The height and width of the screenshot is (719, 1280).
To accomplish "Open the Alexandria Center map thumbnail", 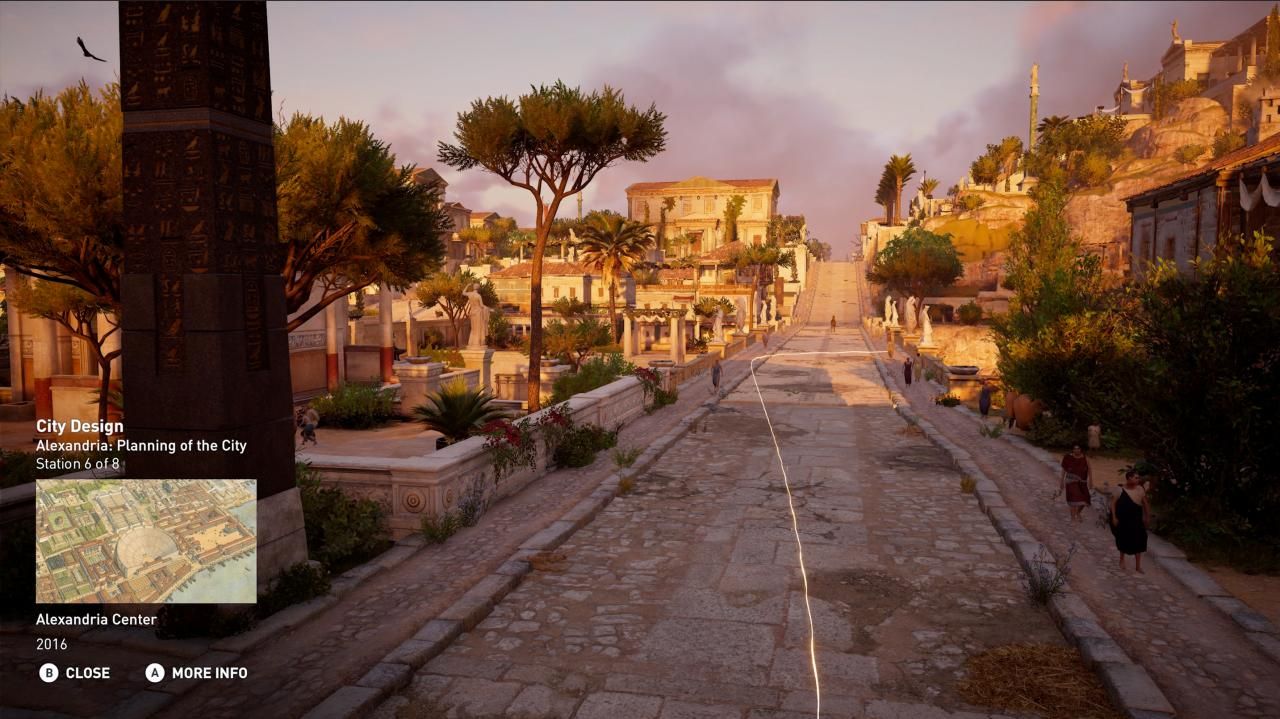I will [146, 541].
